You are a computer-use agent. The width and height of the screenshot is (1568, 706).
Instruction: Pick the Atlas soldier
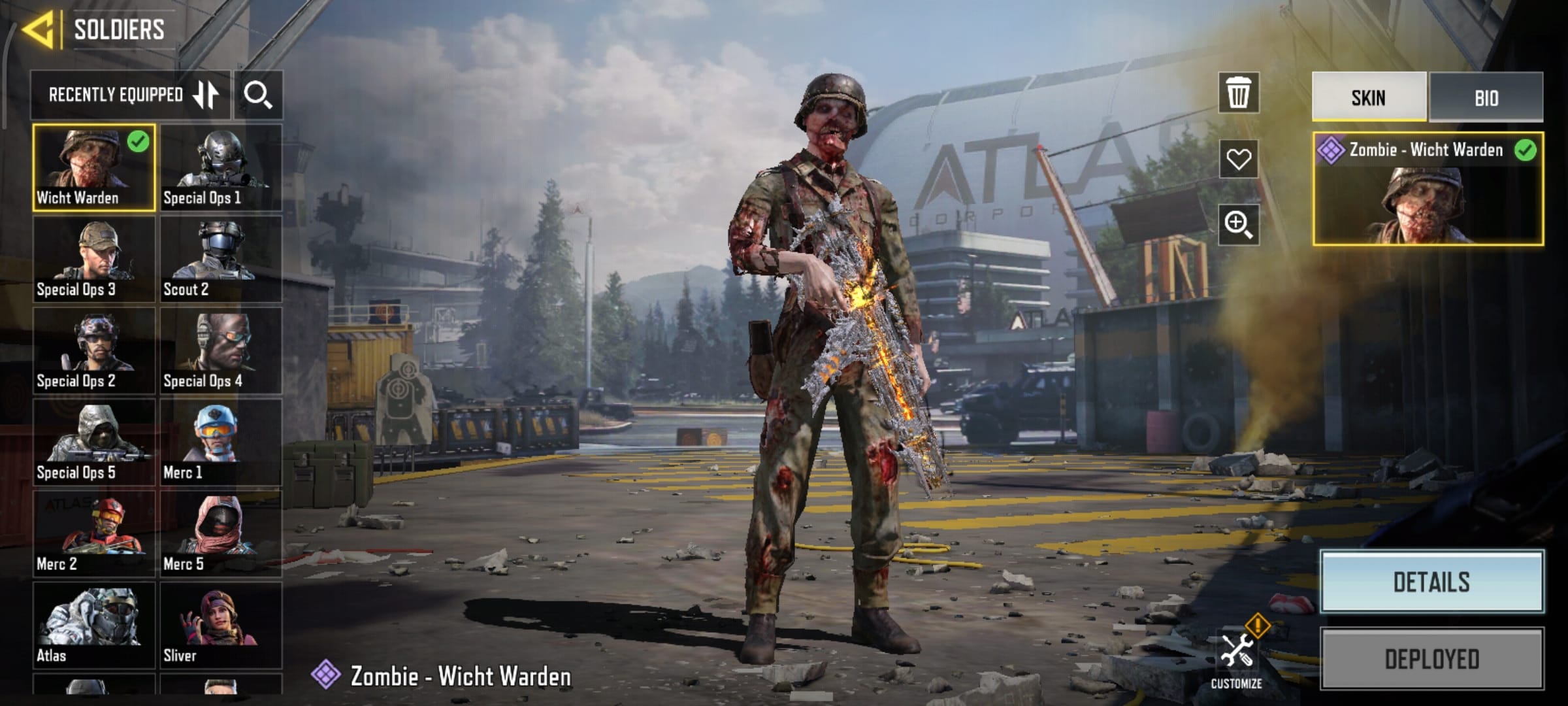pos(94,625)
